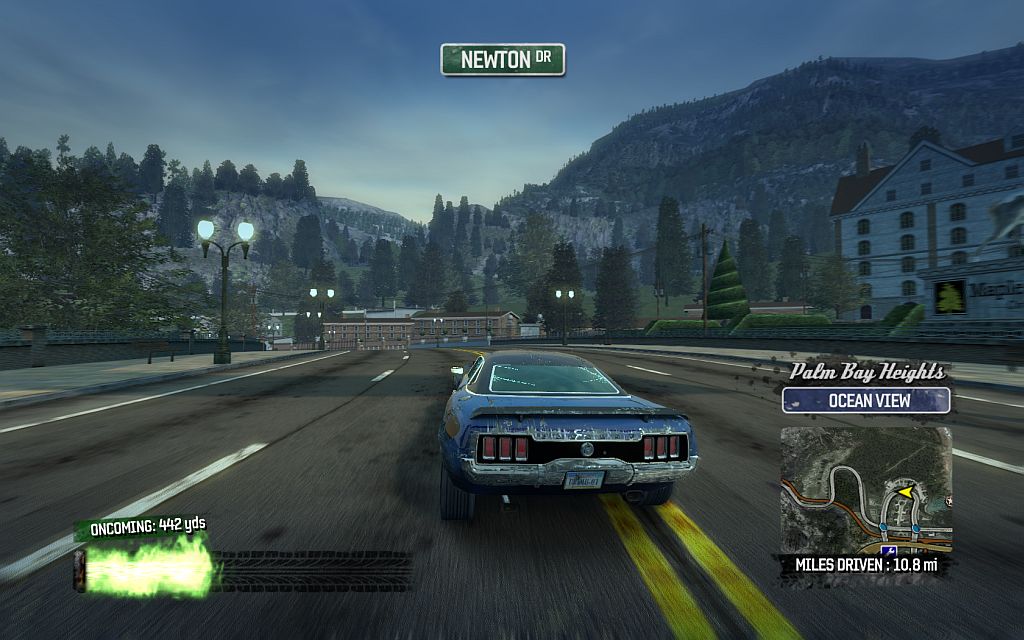Select the Newton Dr street sign
The image size is (1024, 640).
pyautogui.click(x=503, y=60)
